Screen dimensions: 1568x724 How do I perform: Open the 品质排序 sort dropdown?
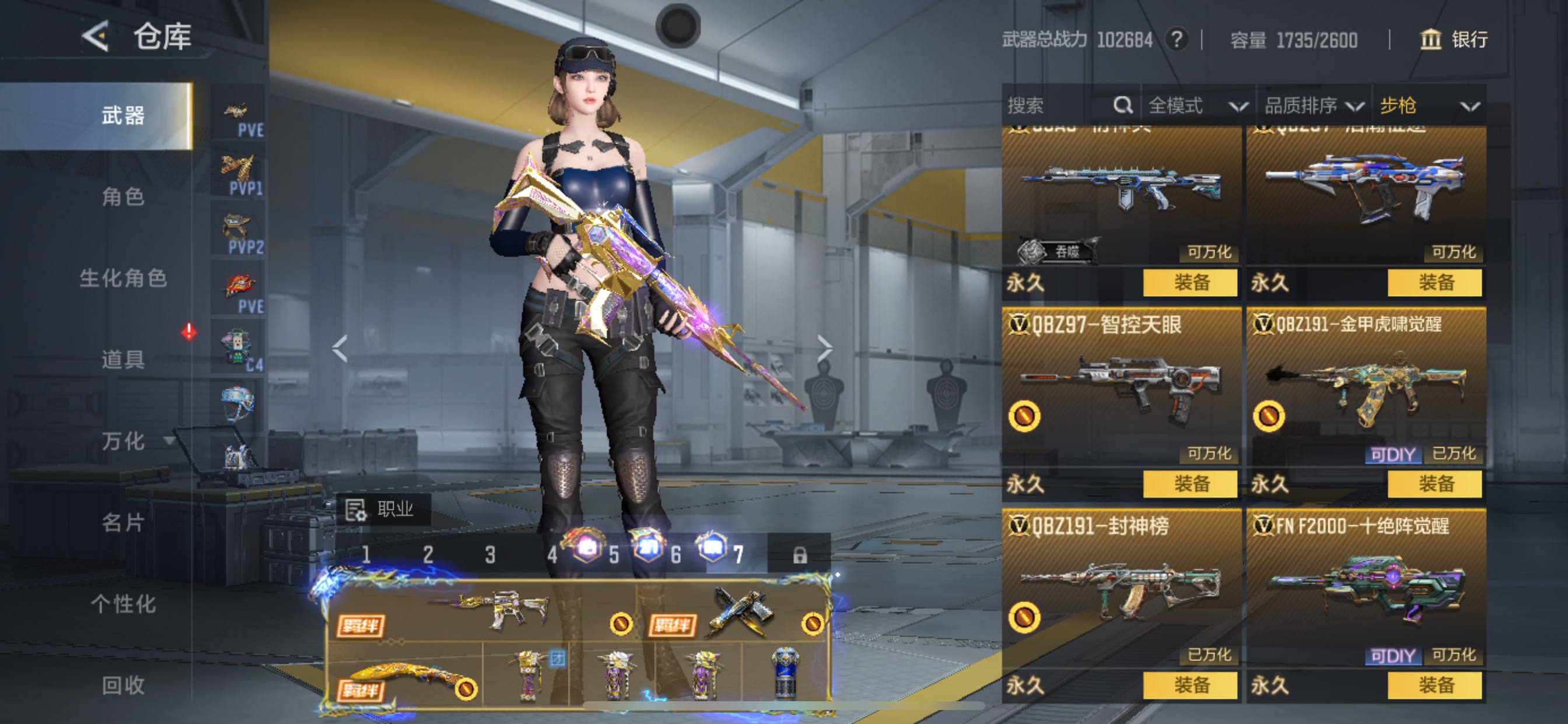tap(1313, 106)
